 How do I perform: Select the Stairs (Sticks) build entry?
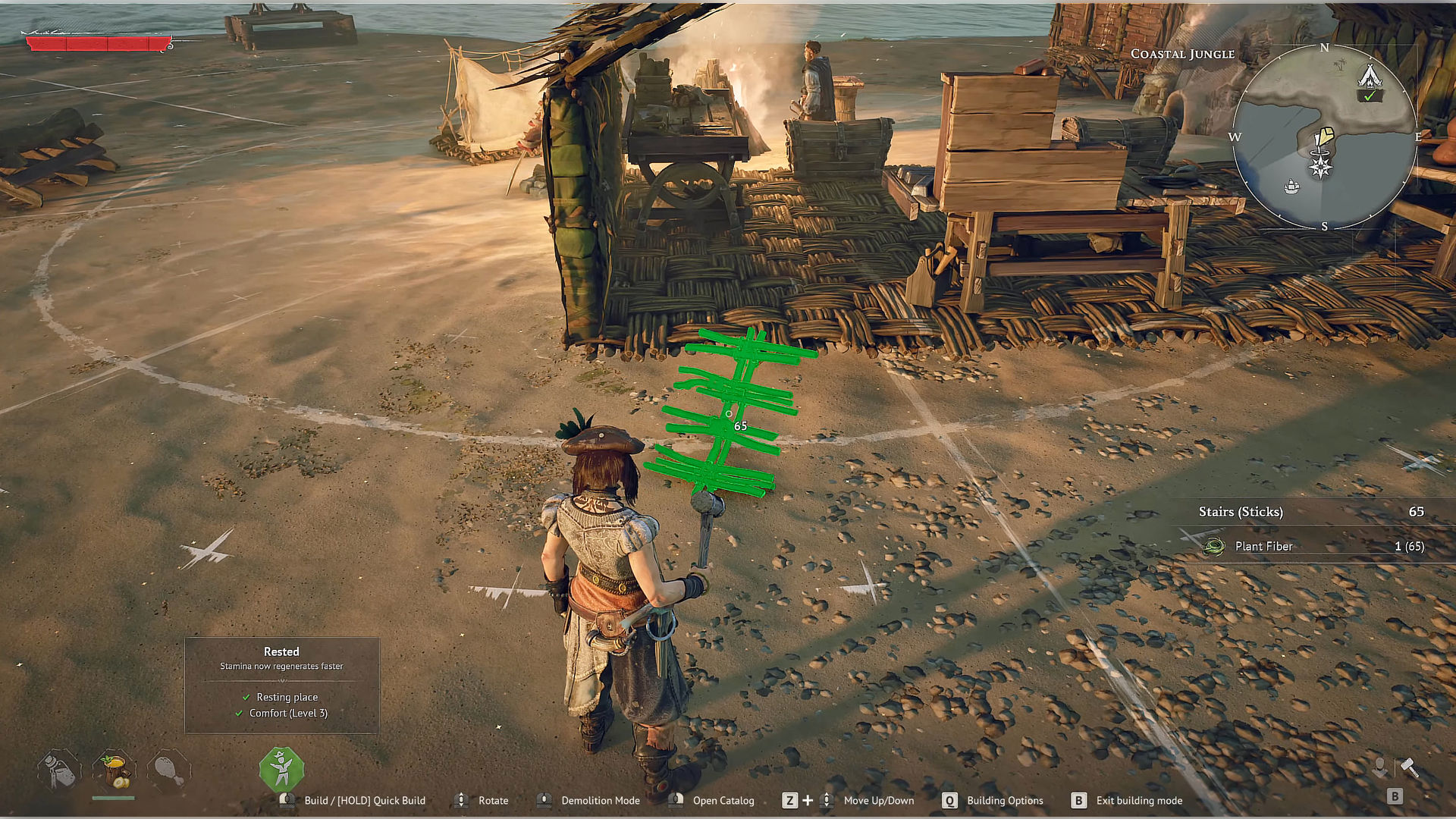[1312, 512]
